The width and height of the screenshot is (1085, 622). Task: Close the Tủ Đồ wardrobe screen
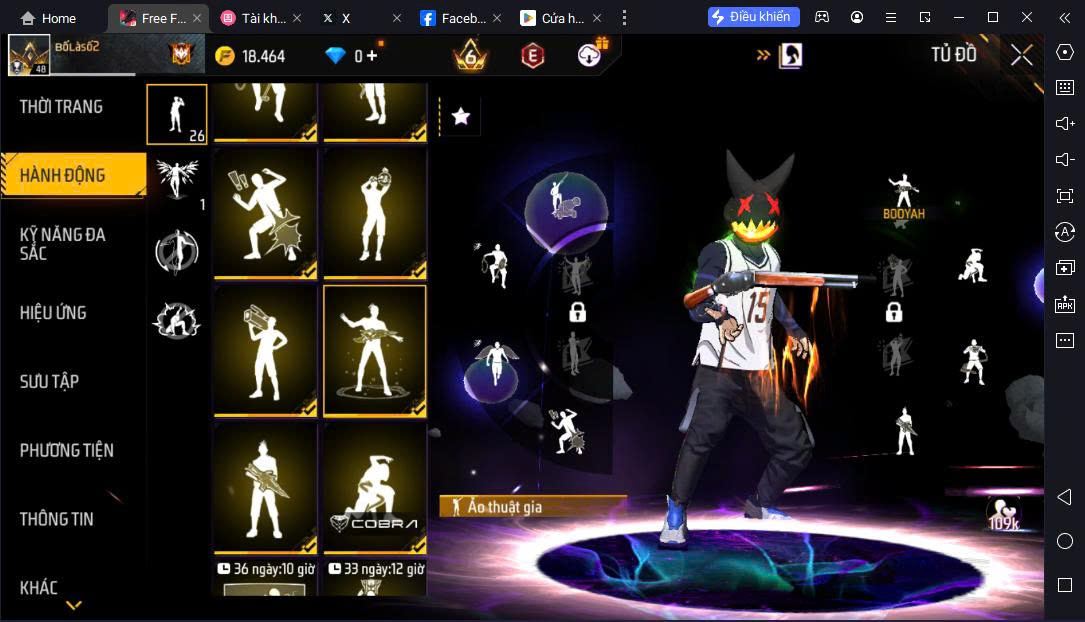[x=1021, y=56]
